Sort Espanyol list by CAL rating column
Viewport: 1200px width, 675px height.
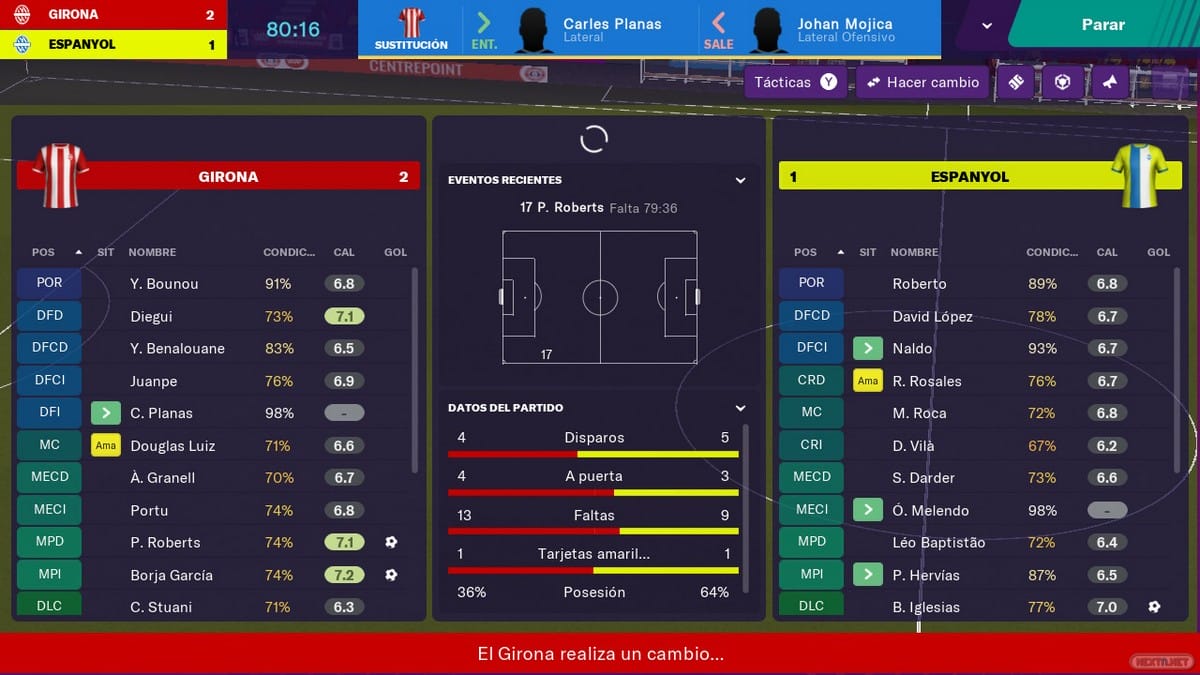point(1106,252)
